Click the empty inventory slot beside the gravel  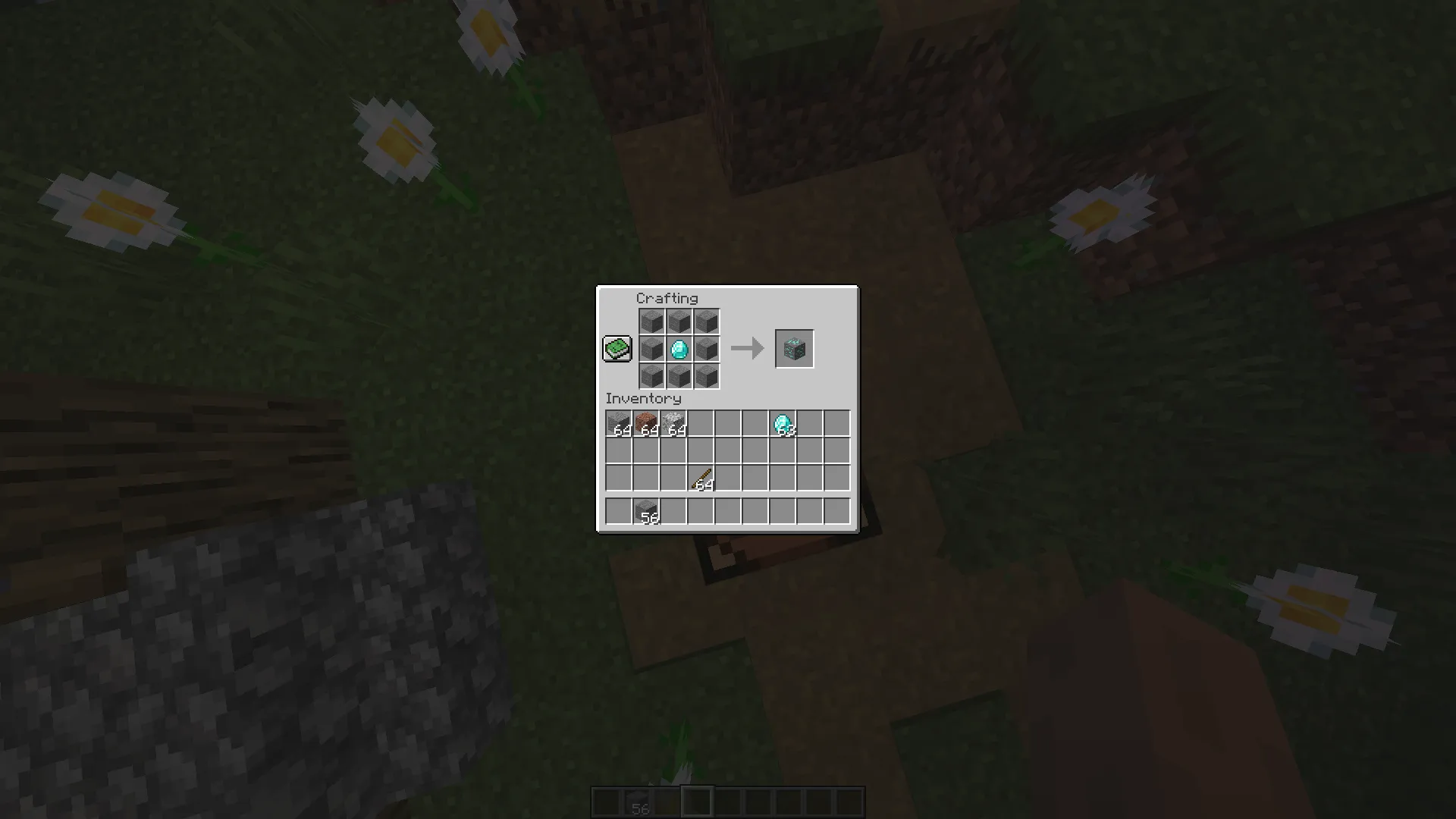coord(700,422)
